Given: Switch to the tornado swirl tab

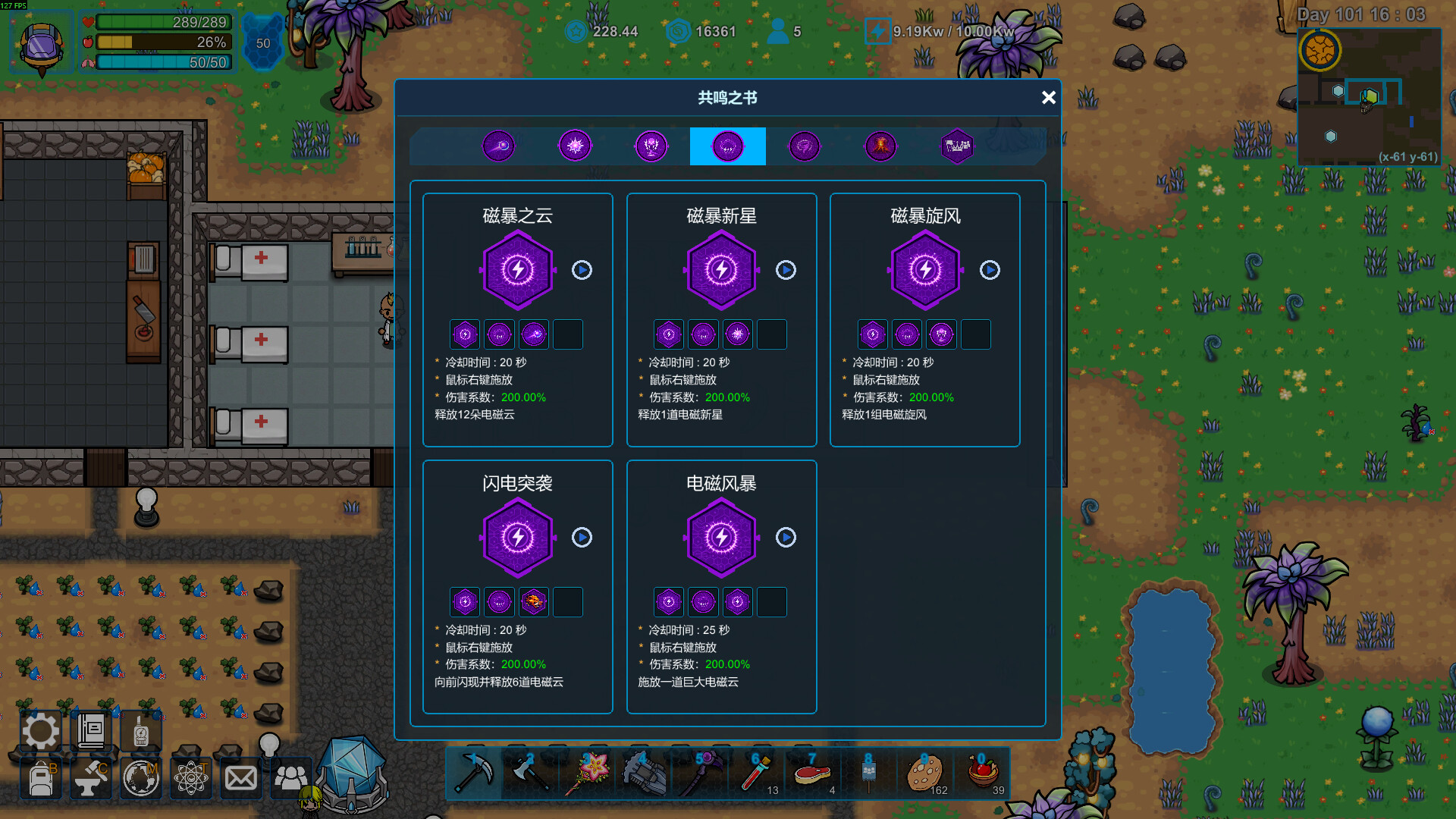Looking at the screenshot, I should pos(804,146).
